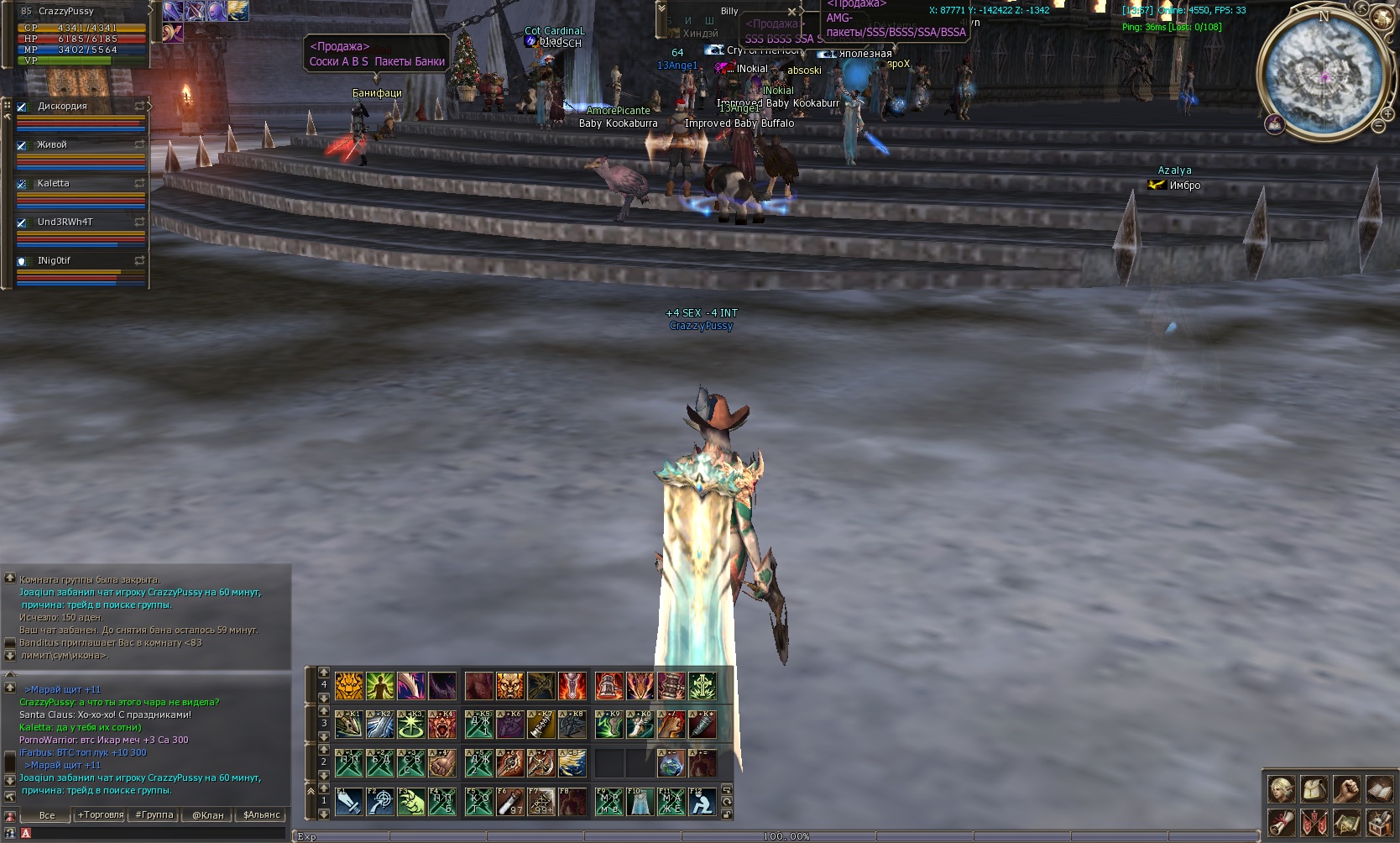The height and width of the screenshot is (843, 1400).
Task: Open the system treasure chest menu icon
Action: coord(1380,823)
